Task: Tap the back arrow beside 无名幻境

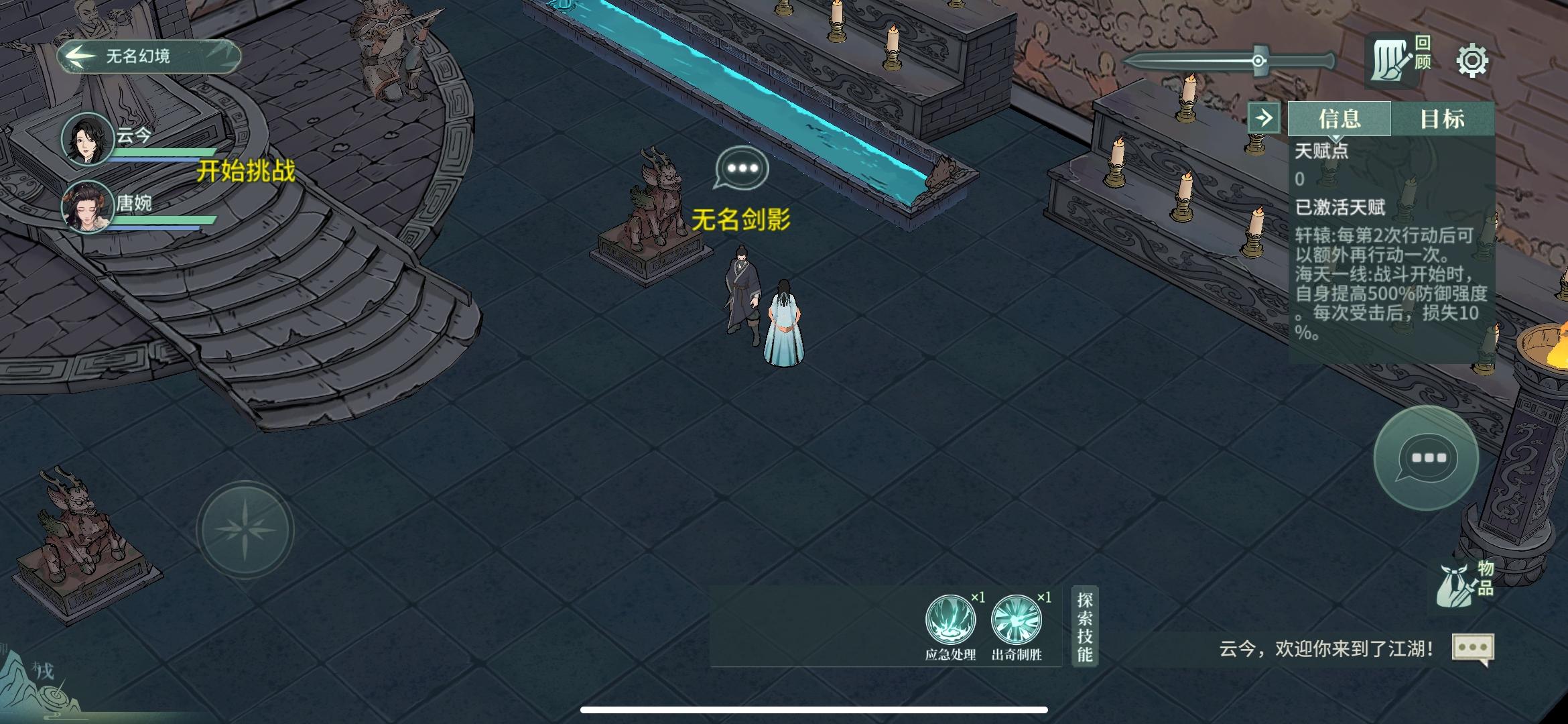Action: coord(80,57)
